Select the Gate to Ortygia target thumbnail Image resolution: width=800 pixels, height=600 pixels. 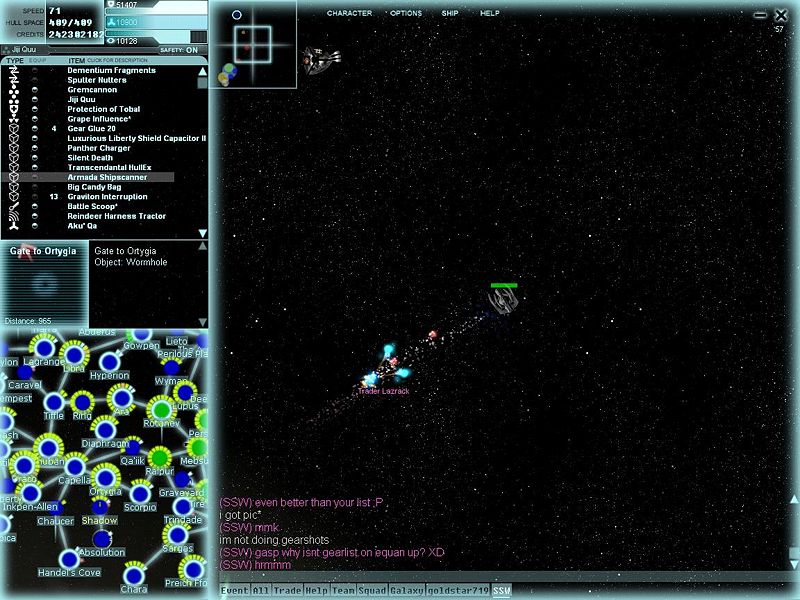coord(44,285)
